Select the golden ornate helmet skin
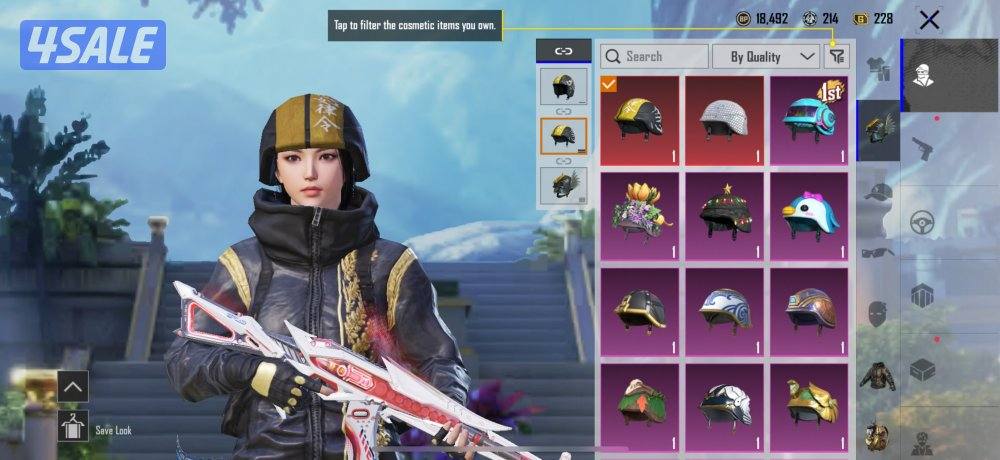 point(808,402)
